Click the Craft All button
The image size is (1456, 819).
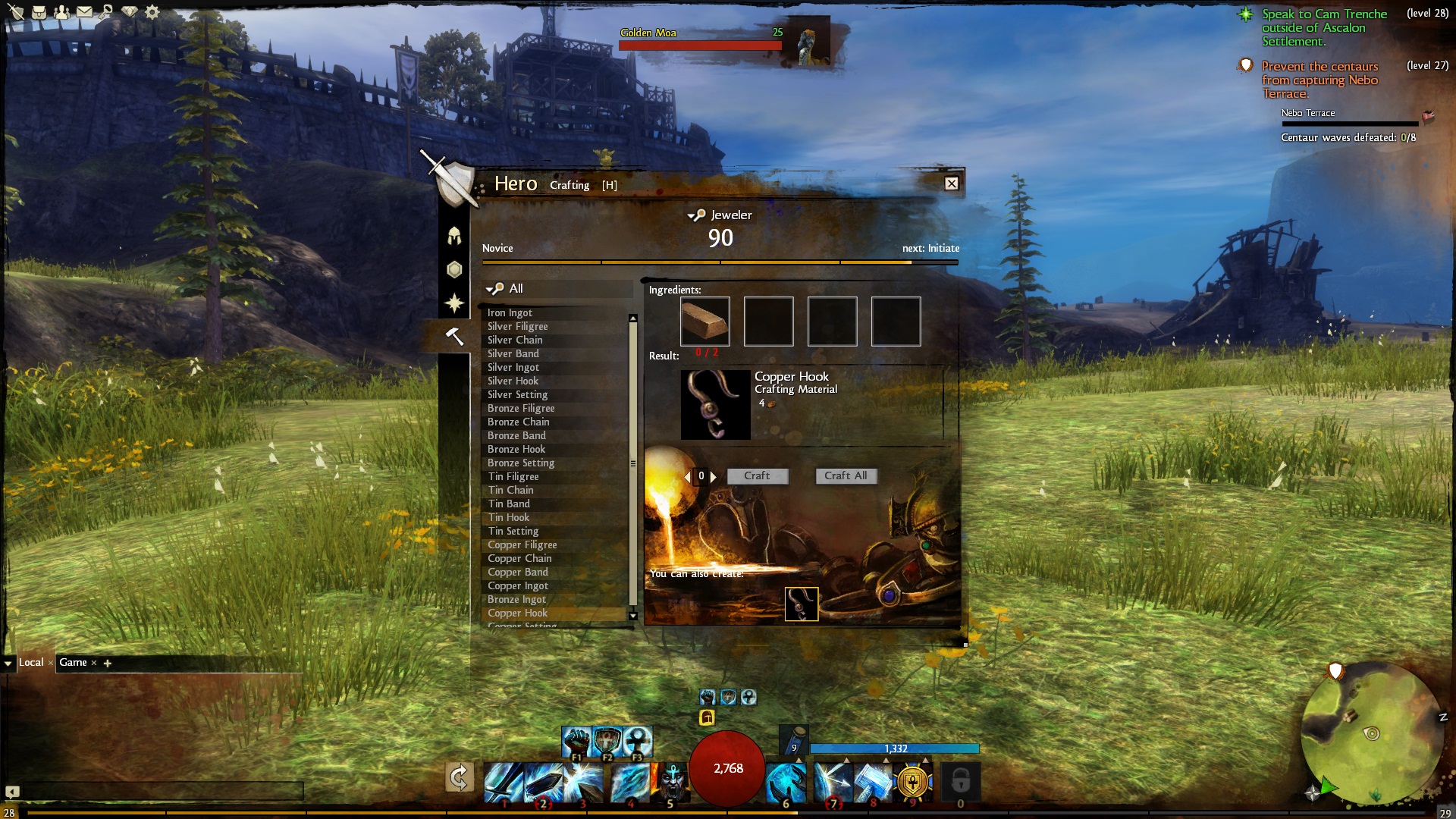(846, 475)
